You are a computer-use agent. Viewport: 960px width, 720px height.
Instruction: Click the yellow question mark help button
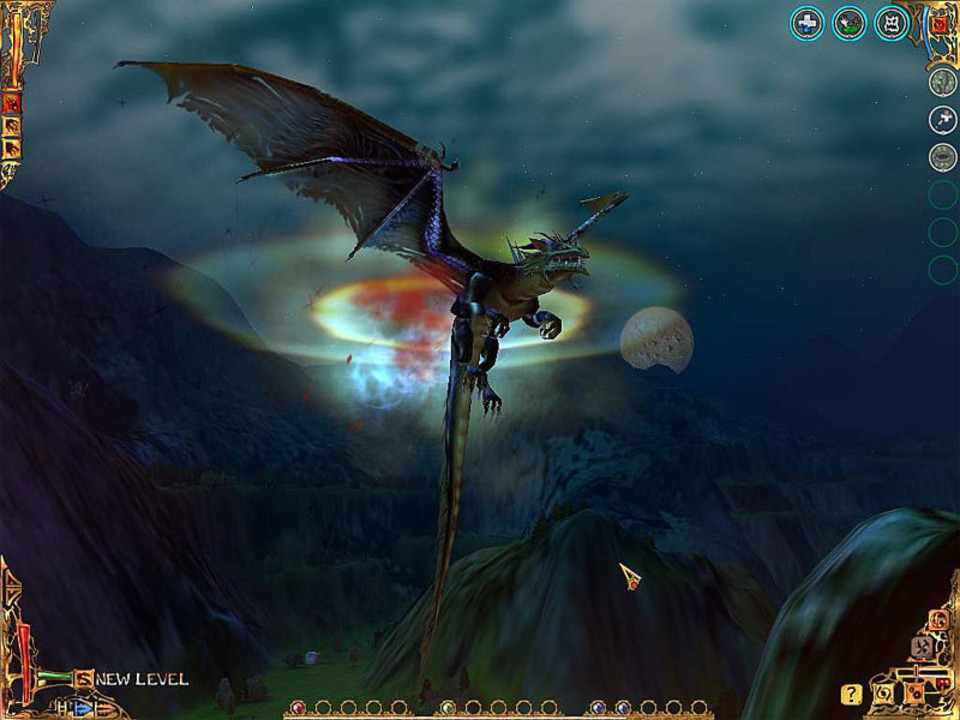[851, 693]
